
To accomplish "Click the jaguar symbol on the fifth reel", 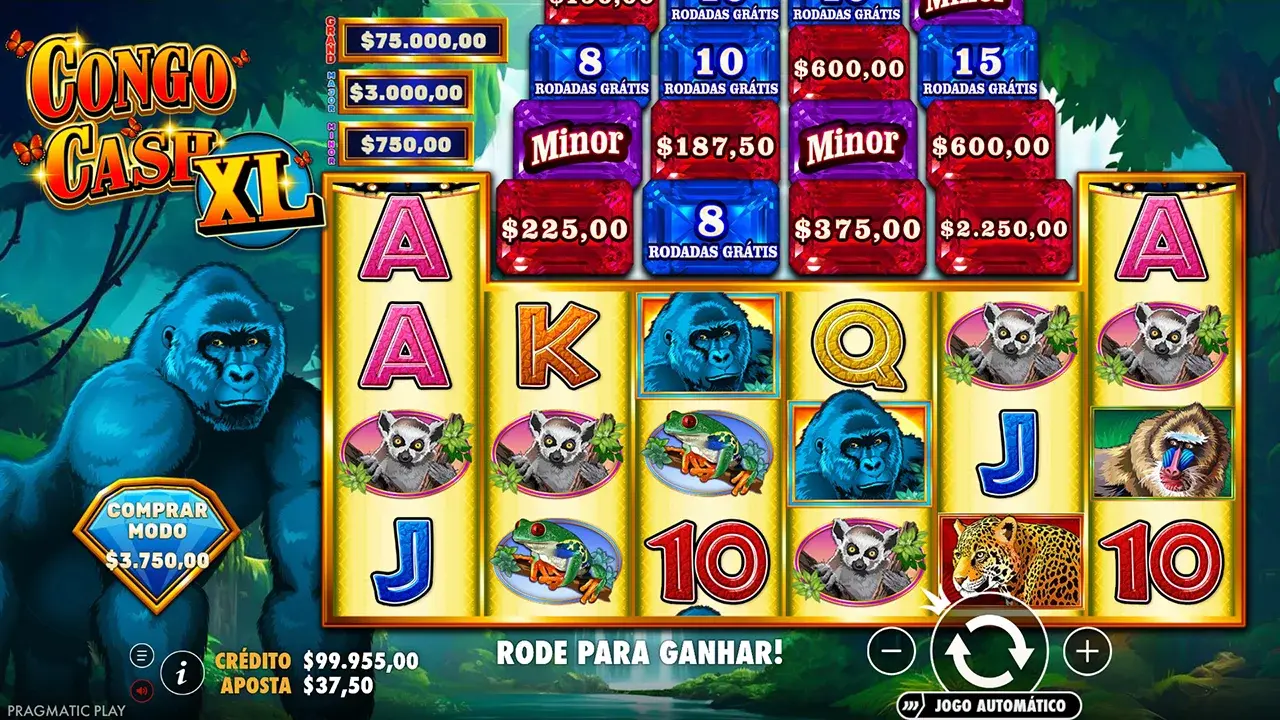I will [x=1013, y=560].
